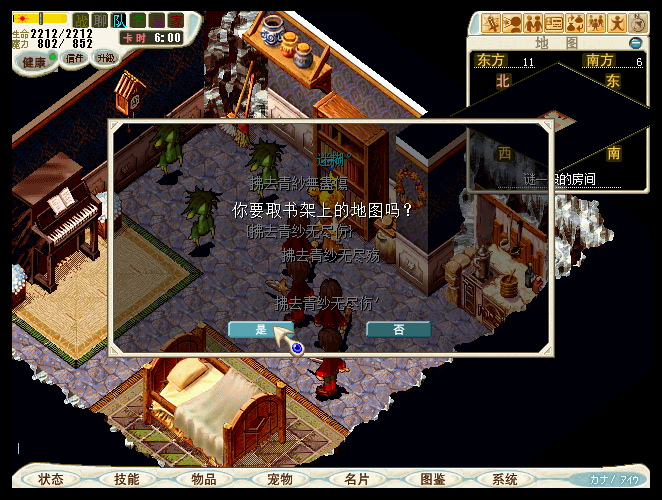This screenshot has height=500, width=662.
Task: Open the 物品 items menu
Action: click(x=203, y=479)
